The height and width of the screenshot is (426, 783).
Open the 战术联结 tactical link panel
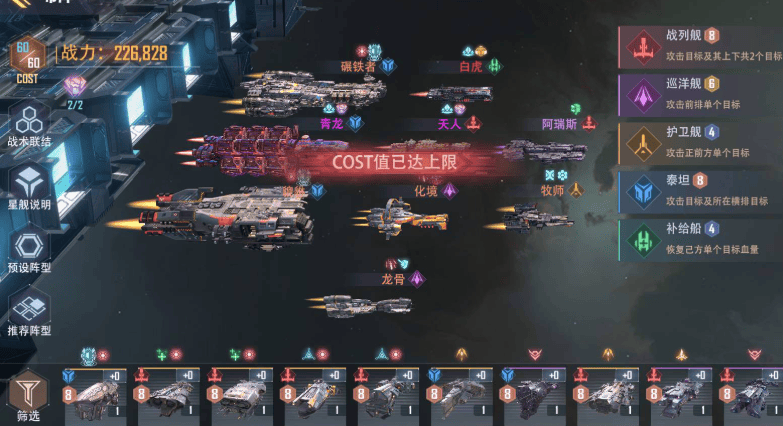[x=29, y=125]
